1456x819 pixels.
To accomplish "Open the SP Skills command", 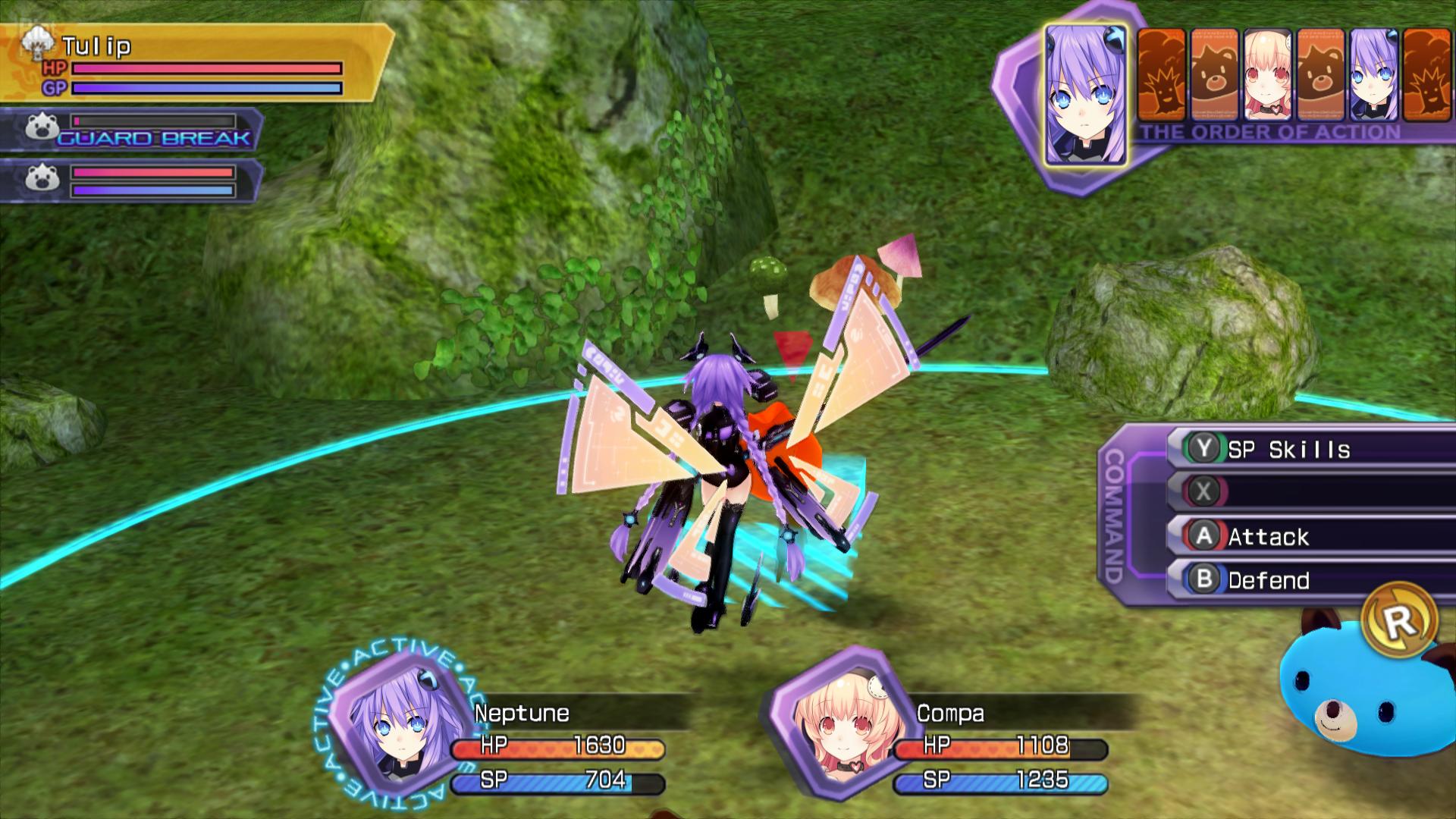I will [1308, 449].
